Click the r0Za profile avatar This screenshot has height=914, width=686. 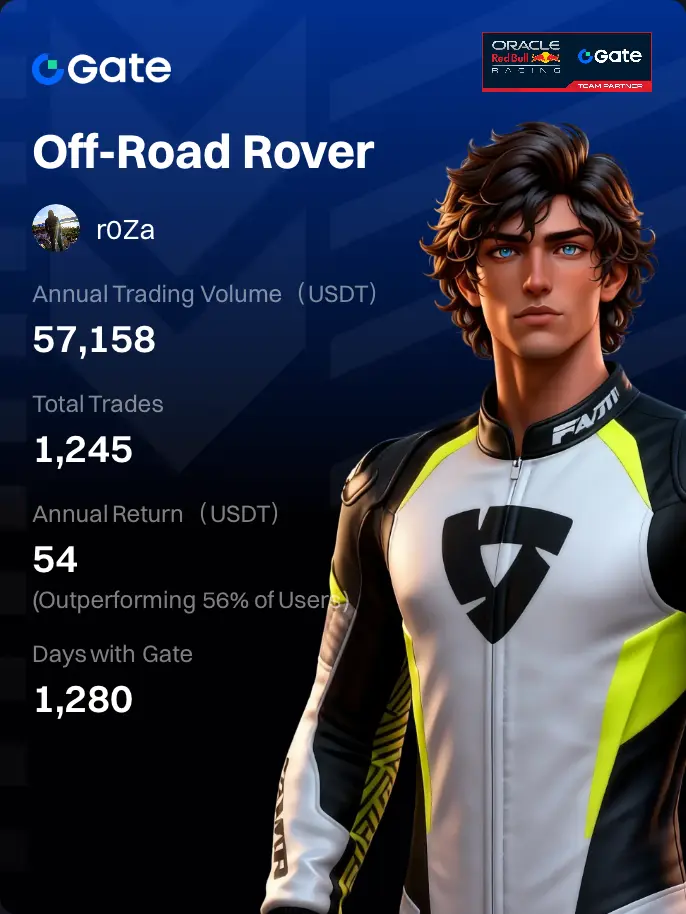(56, 229)
